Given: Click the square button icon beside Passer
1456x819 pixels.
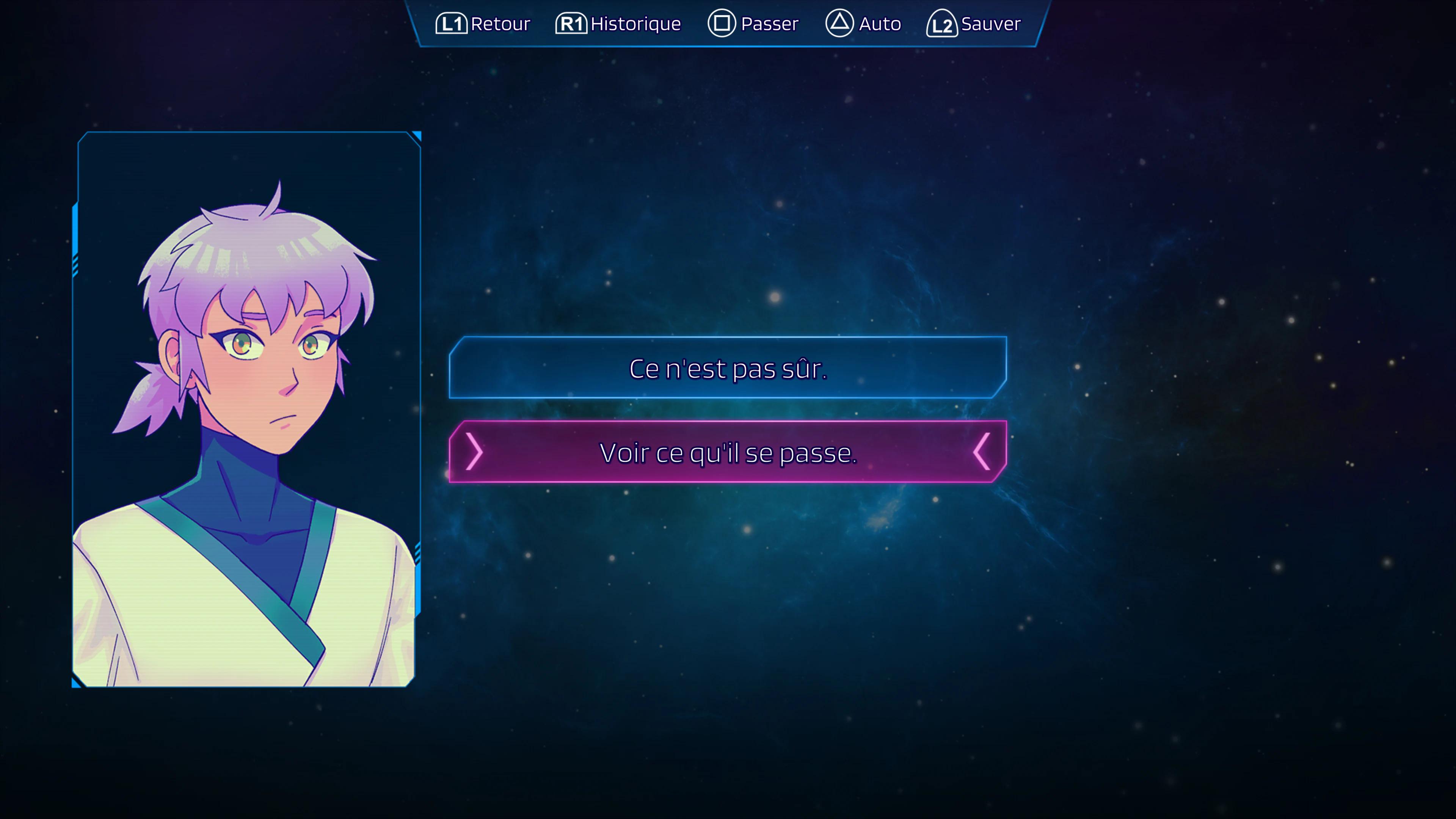Looking at the screenshot, I should pos(722,24).
